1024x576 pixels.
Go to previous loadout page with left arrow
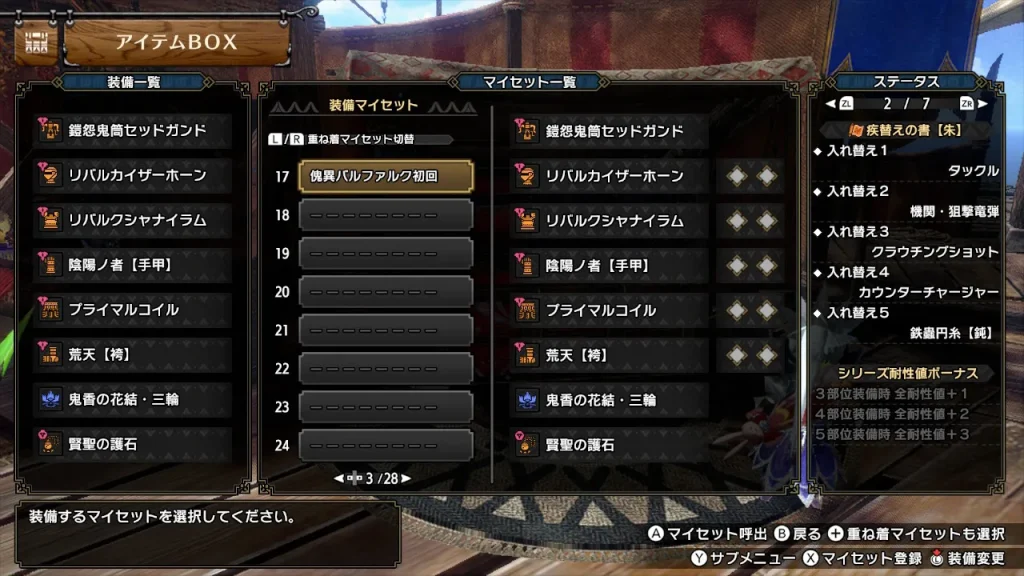click(x=340, y=479)
